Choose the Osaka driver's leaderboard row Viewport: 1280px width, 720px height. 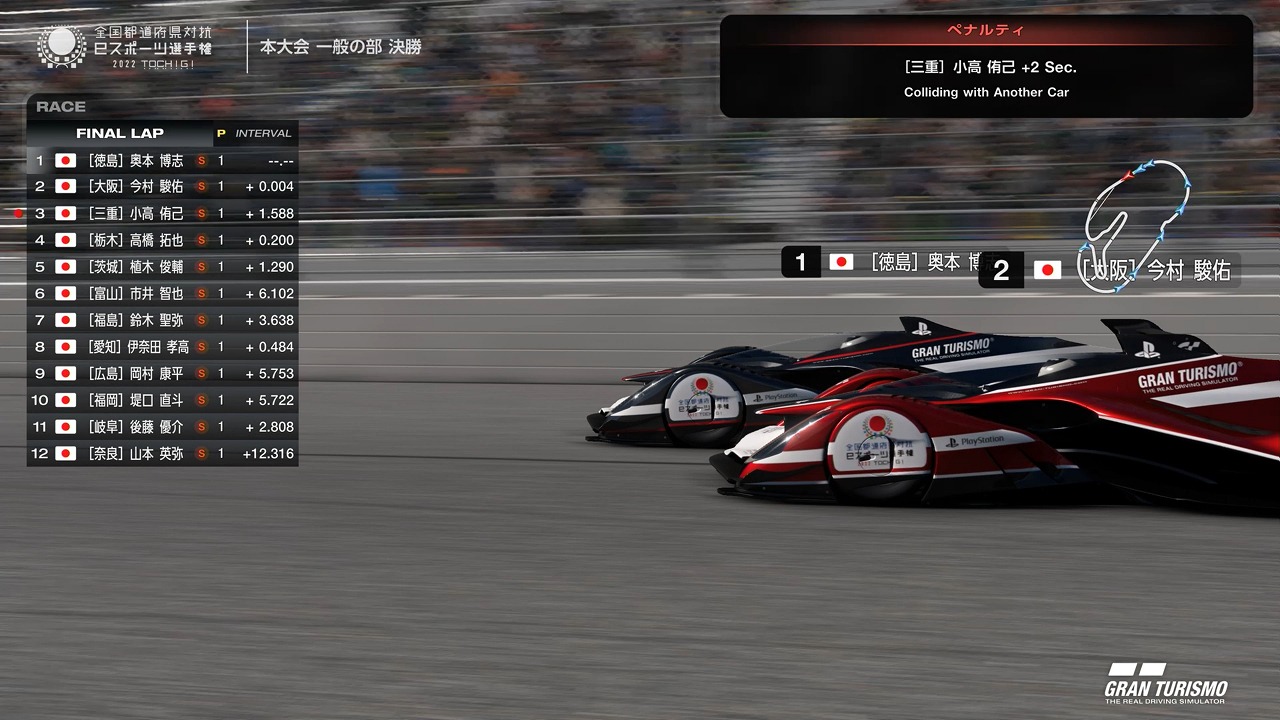click(162, 187)
